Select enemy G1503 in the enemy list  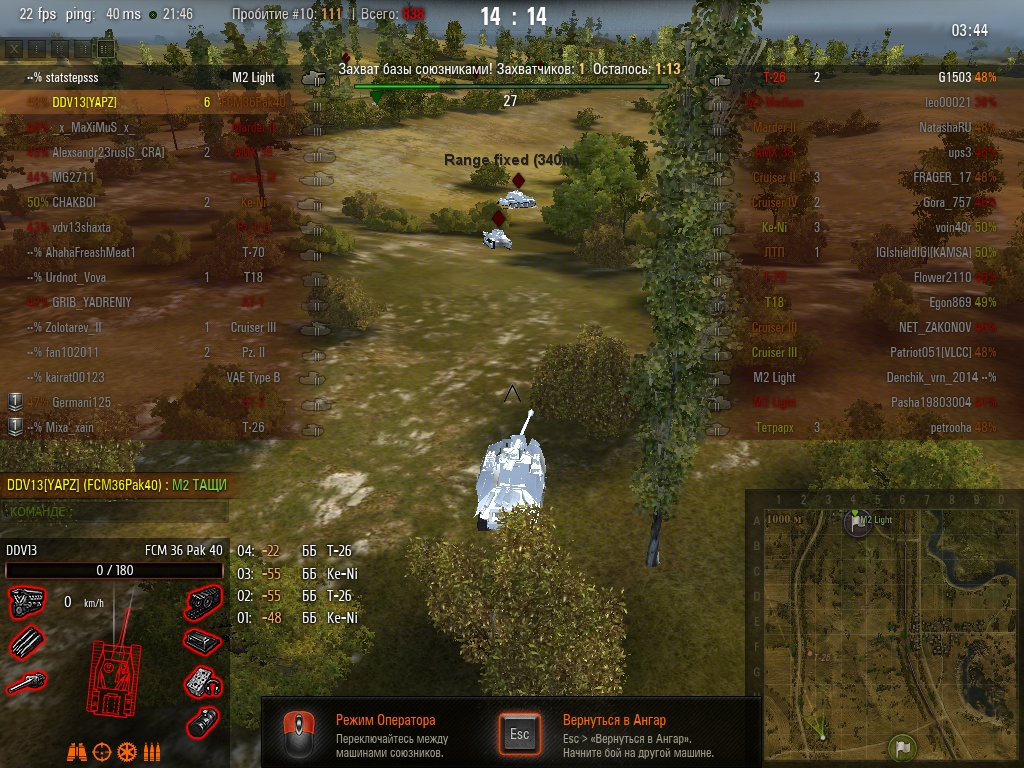coord(954,77)
